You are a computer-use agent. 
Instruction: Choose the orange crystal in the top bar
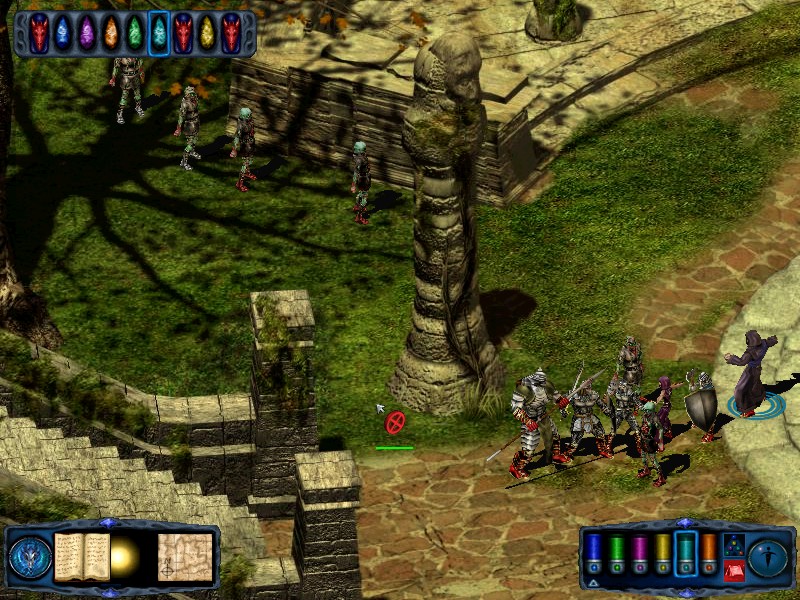(x=111, y=33)
